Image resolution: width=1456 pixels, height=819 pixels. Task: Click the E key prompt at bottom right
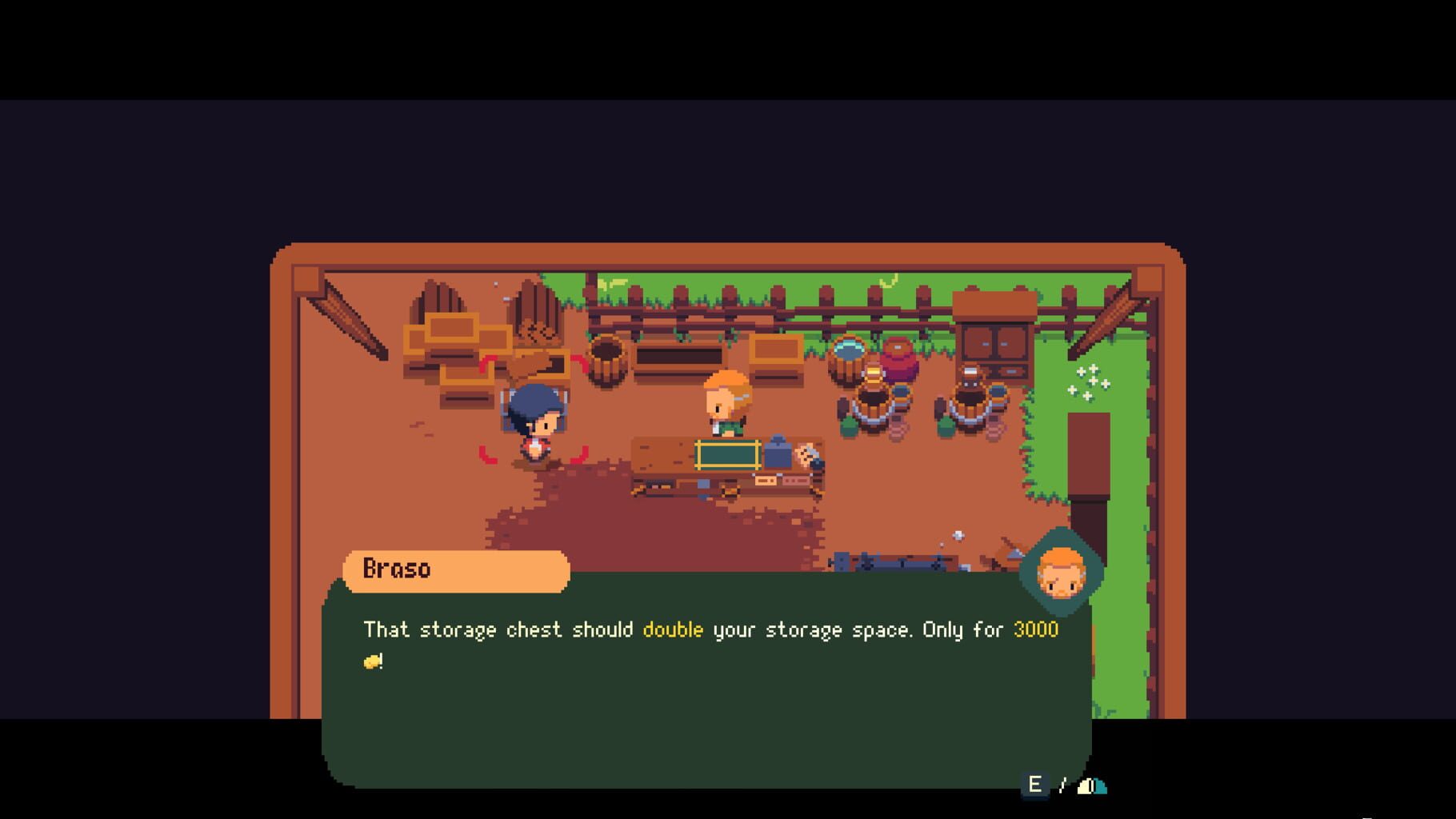1034,785
